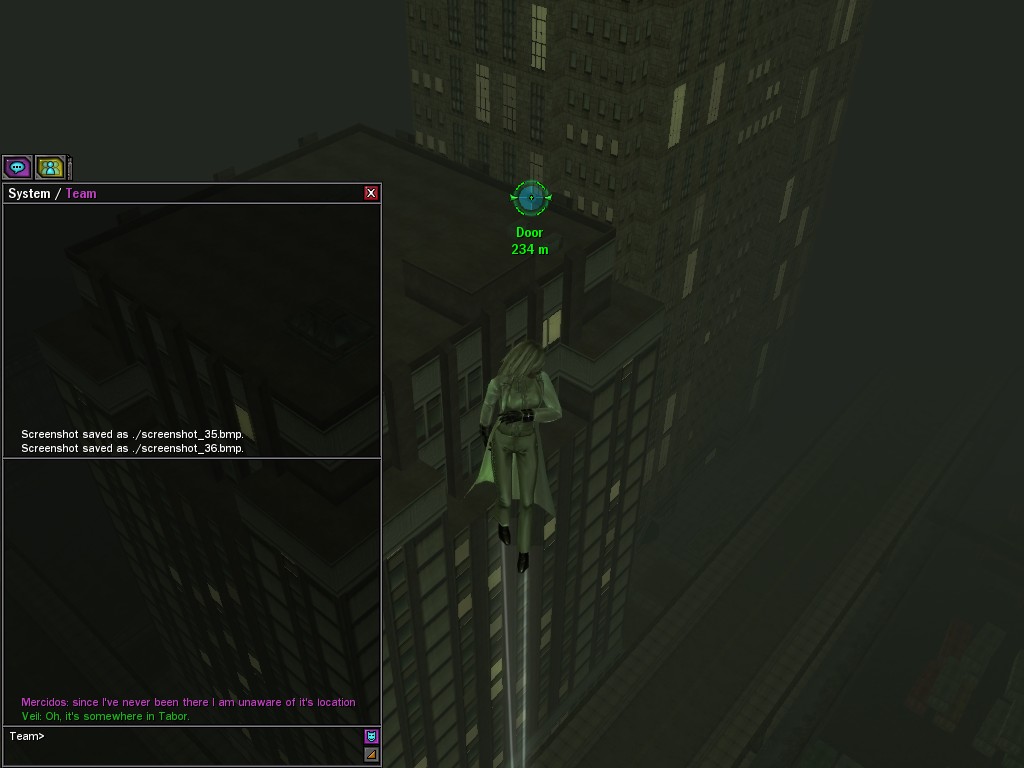Click the orange triangle chat resize button
Image resolution: width=1024 pixels, height=768 pixels.
pos(371,754)
